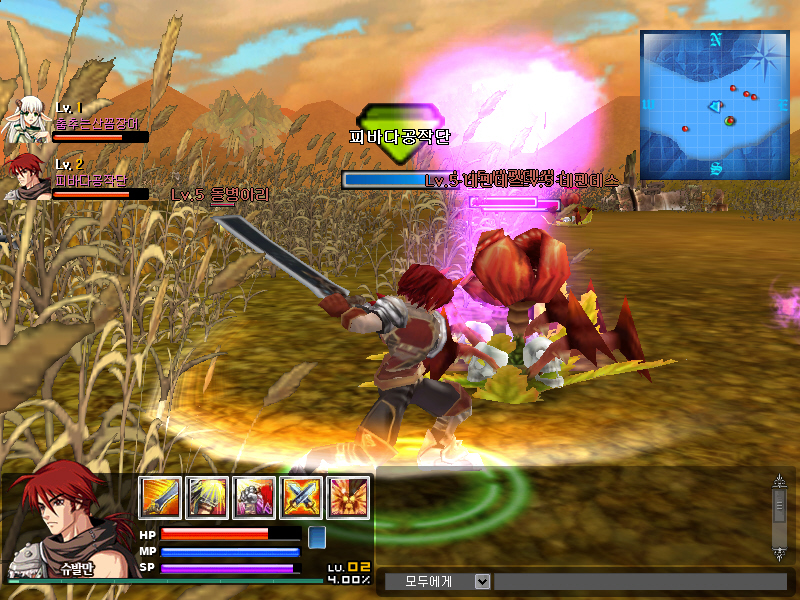Trigger the armored knight skill

click(254, 497)
